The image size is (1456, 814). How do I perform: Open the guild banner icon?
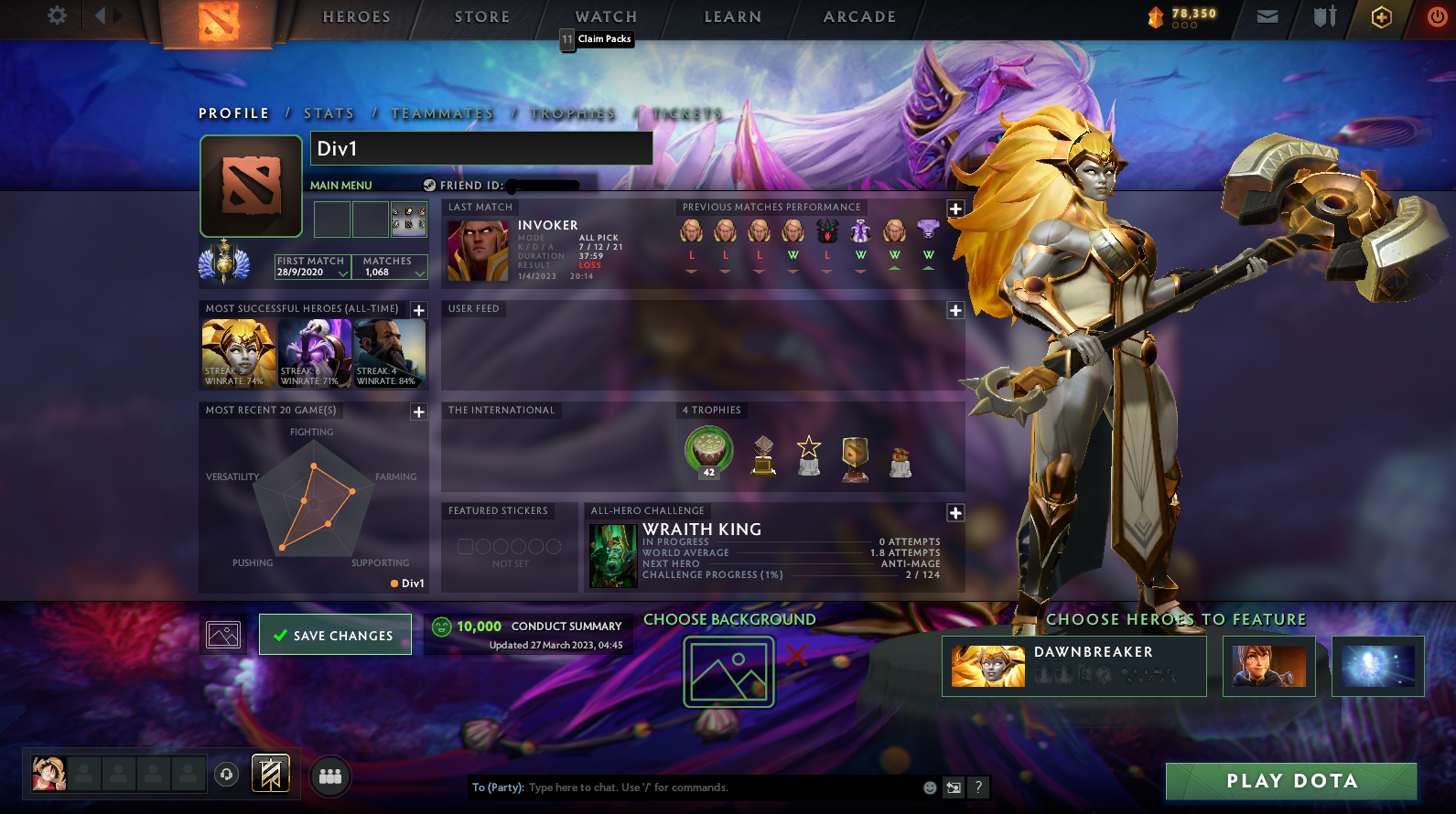click(x=272, y=774)
